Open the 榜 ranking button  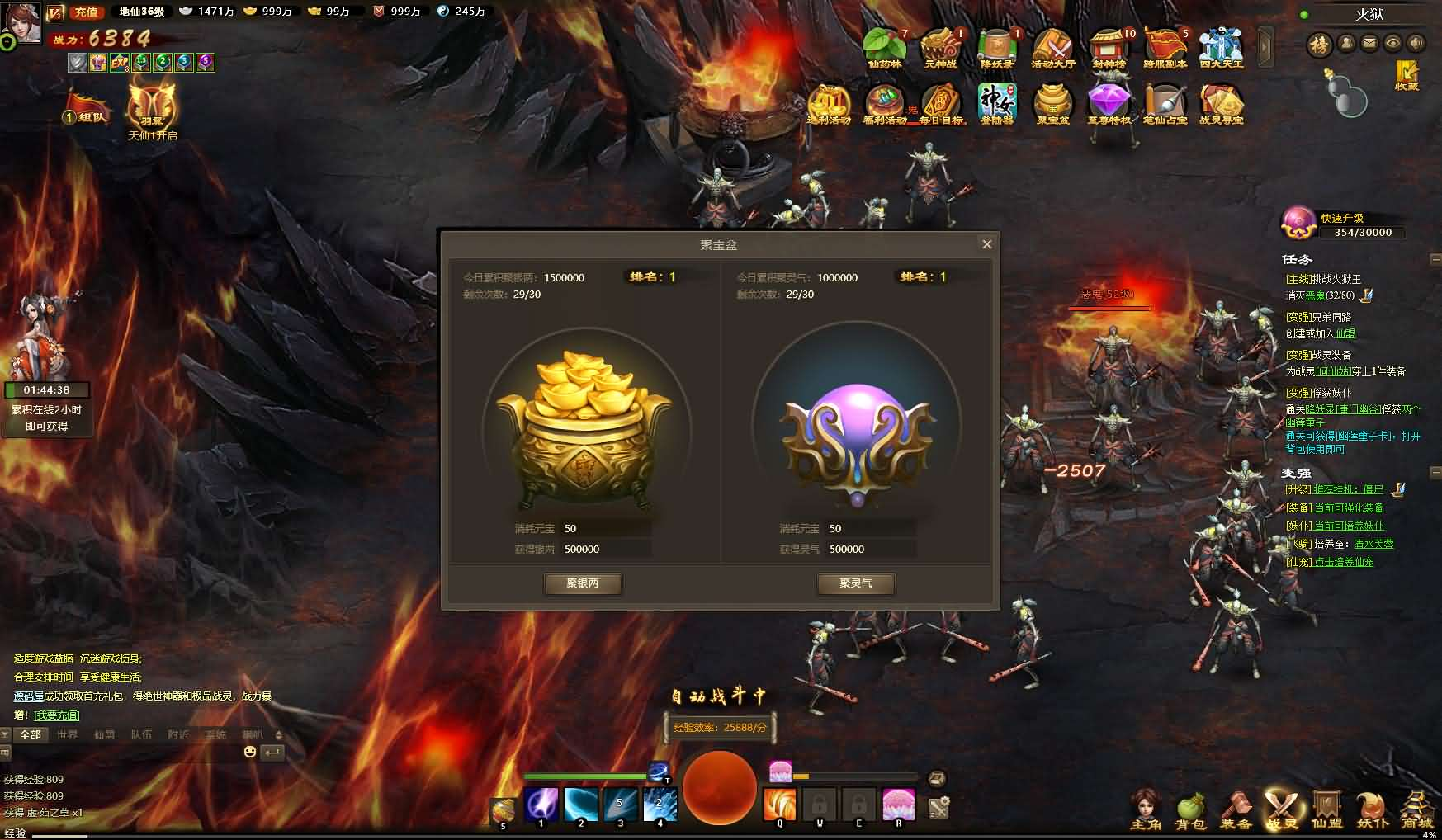click(1319, 44)
